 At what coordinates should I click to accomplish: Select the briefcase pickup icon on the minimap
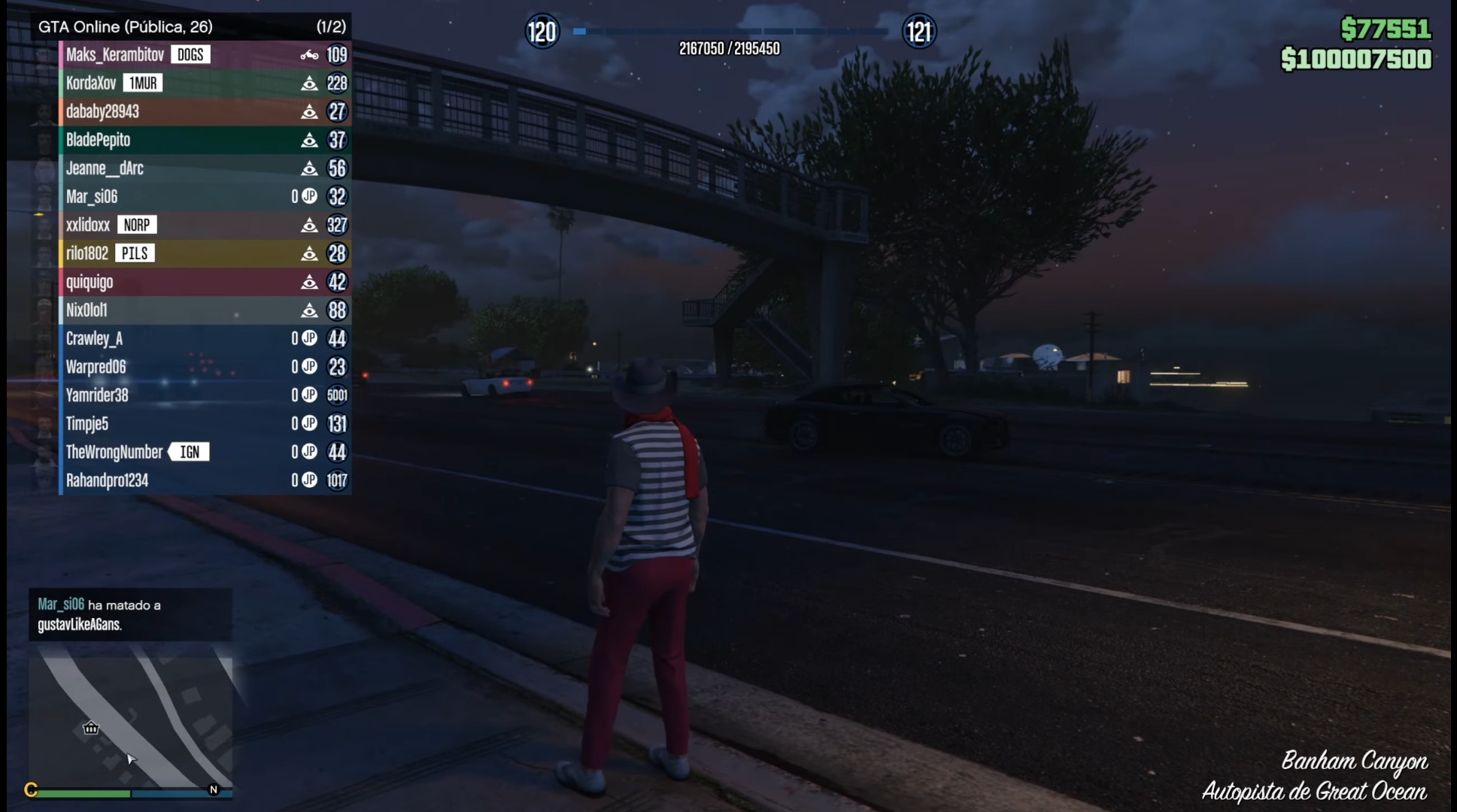pos(90,728)
